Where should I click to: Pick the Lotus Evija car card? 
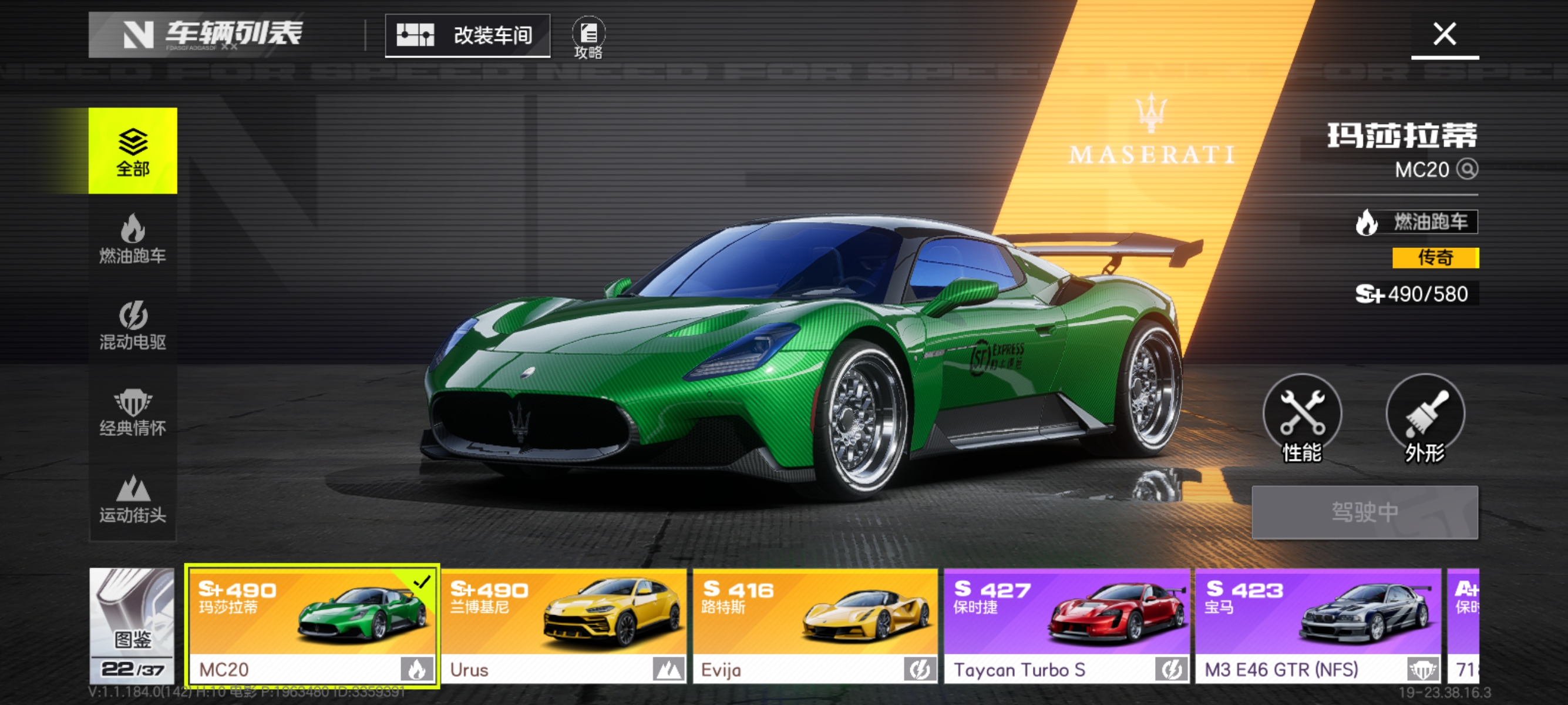(815, 625)
